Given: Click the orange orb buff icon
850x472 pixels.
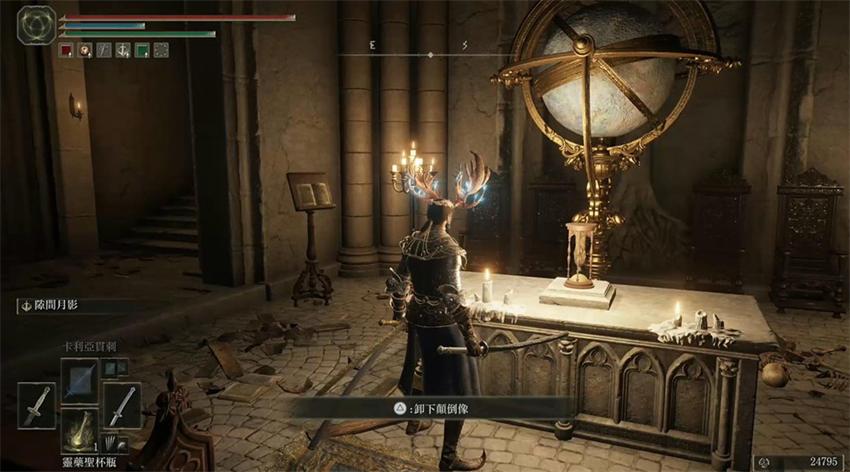Looking at the screenshot, I should point(85,49).
